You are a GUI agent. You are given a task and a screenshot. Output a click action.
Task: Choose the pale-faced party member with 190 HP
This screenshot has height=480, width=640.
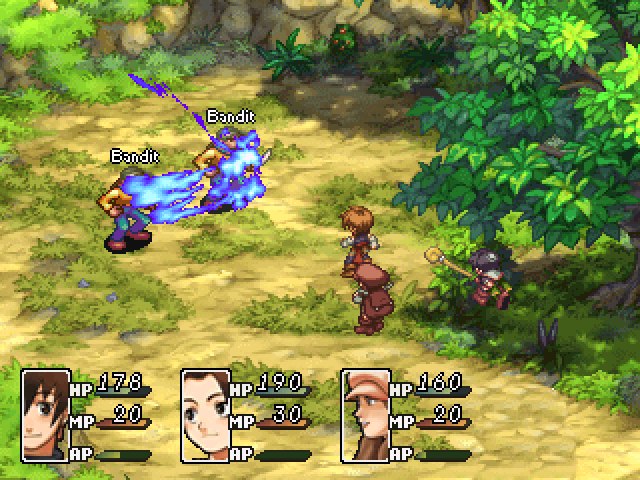tap(205, 401)
